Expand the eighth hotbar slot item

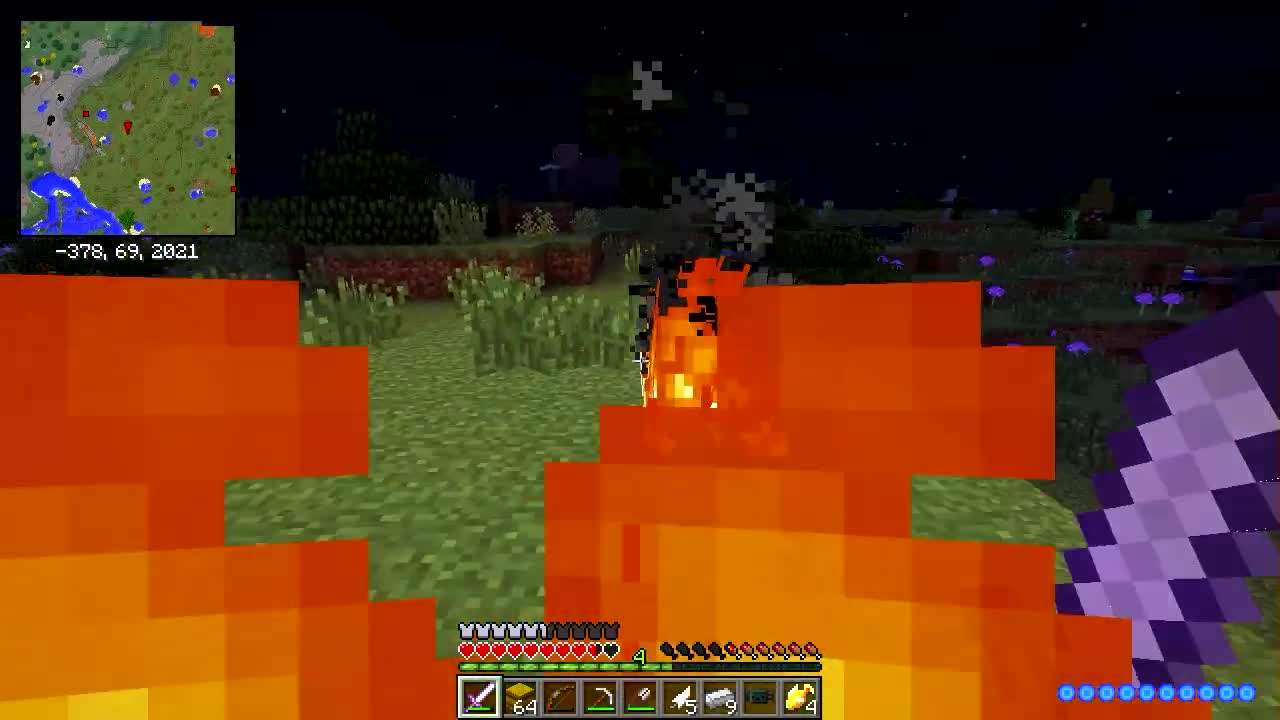click(759, 697)
